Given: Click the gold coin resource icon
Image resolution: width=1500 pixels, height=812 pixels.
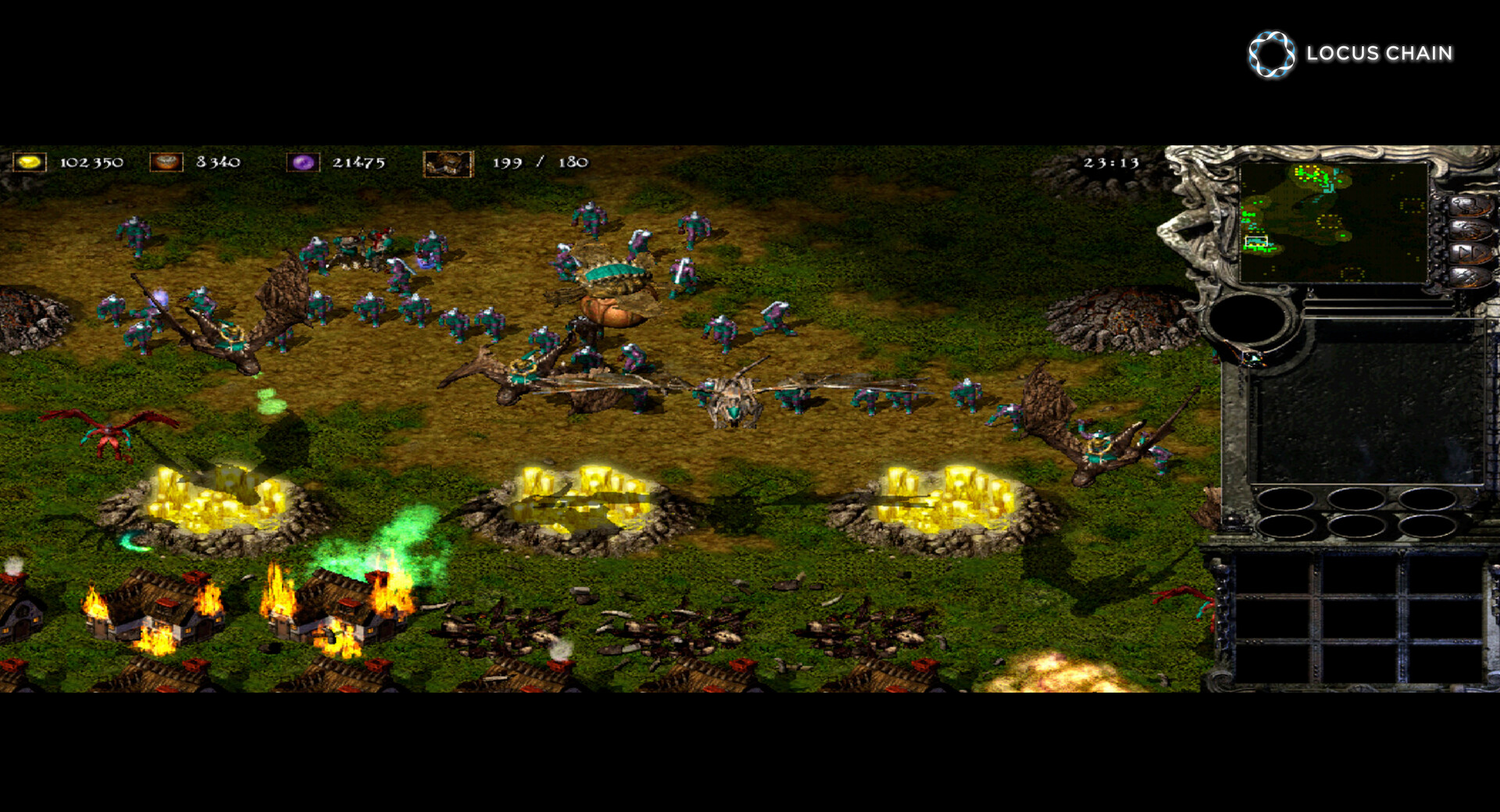Looking at the screenshot, I should pyautogui.click(x=29, y=162).
